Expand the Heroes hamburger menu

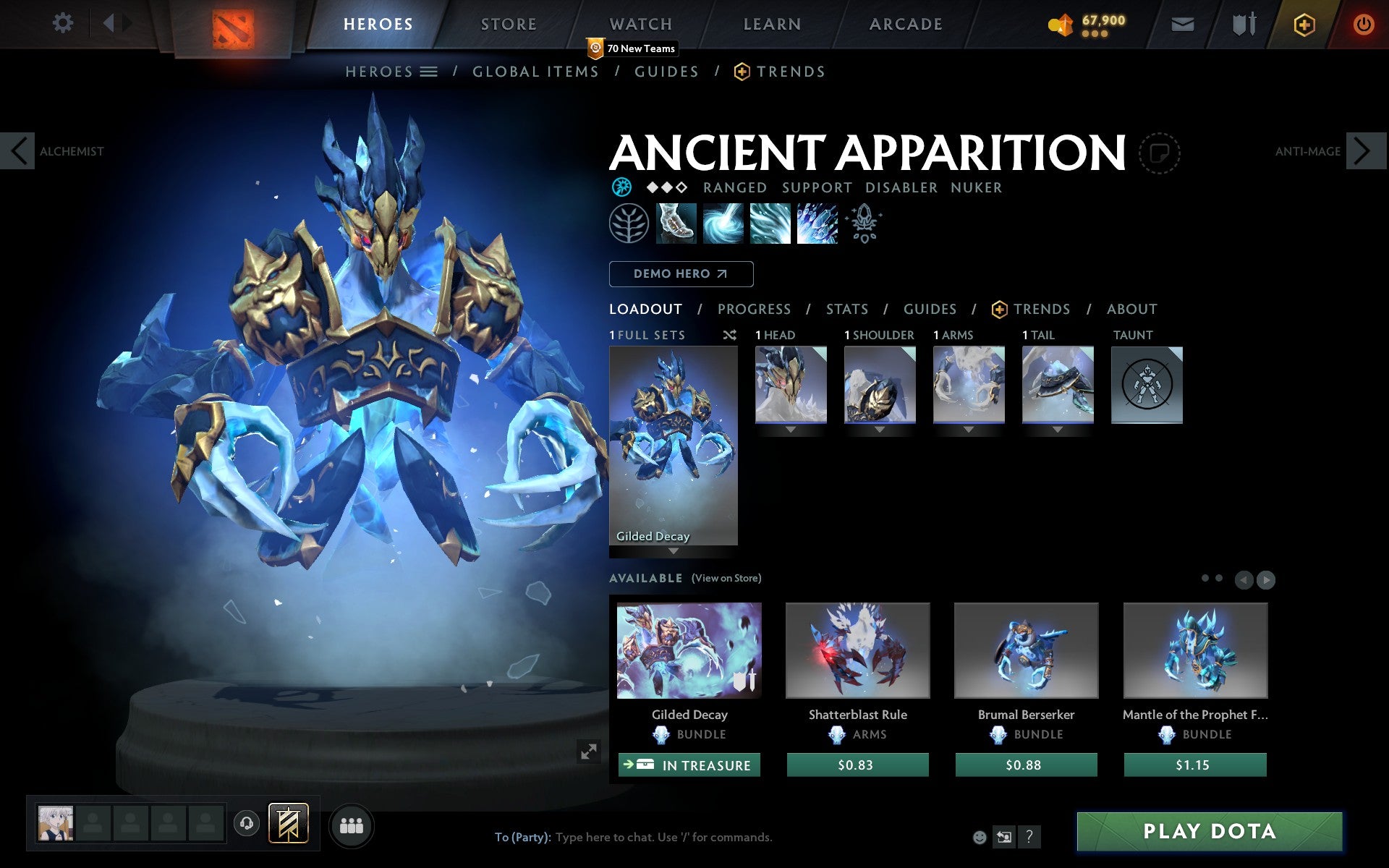pos(429,72)
